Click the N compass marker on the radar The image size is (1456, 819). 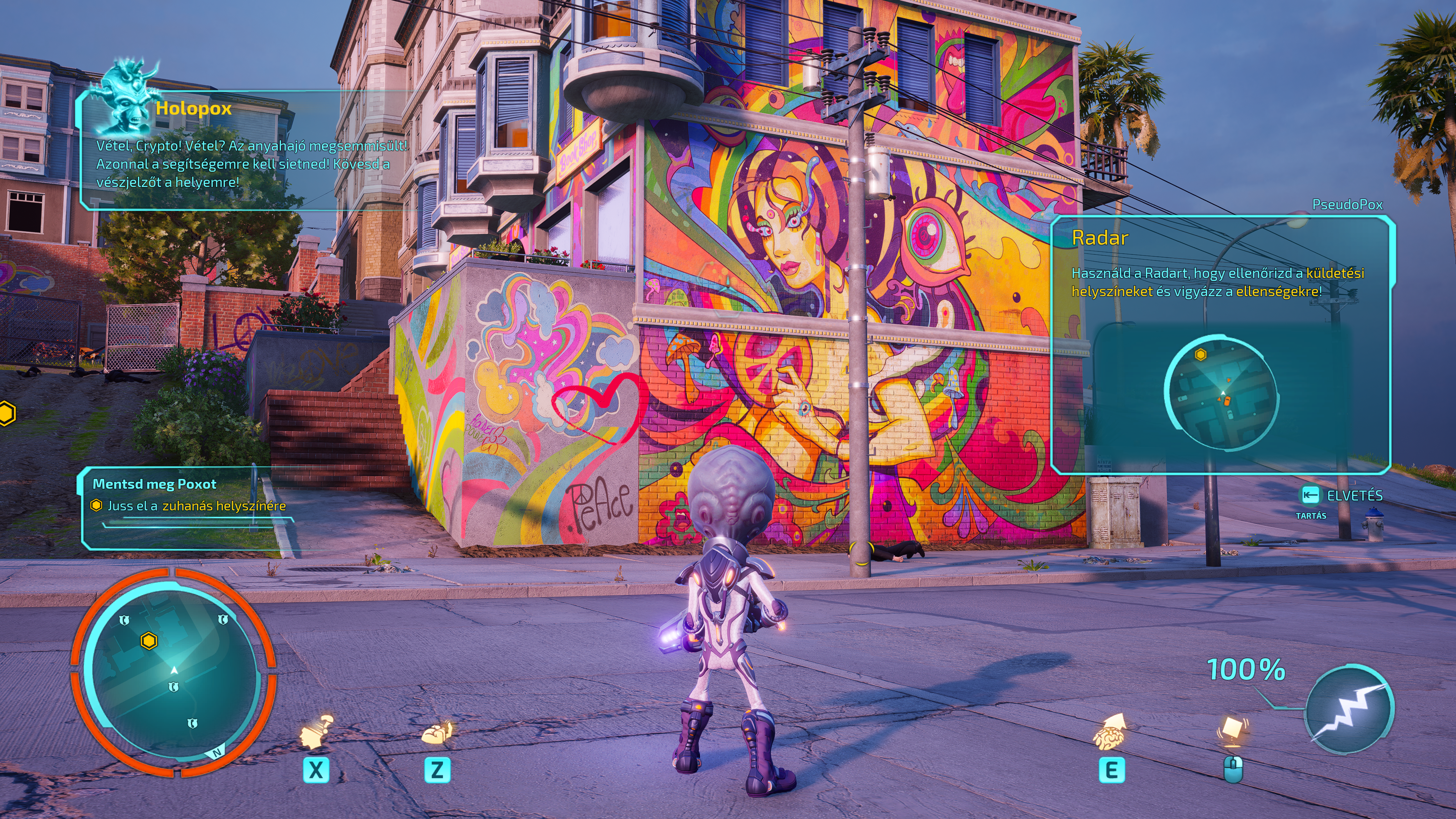point(217,752)
